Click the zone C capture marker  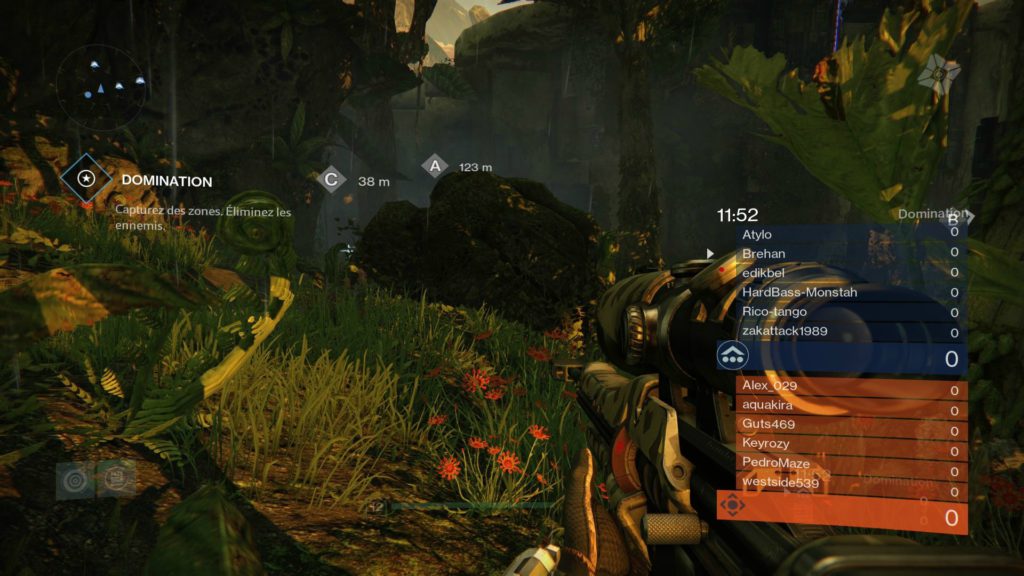(331, 180)
